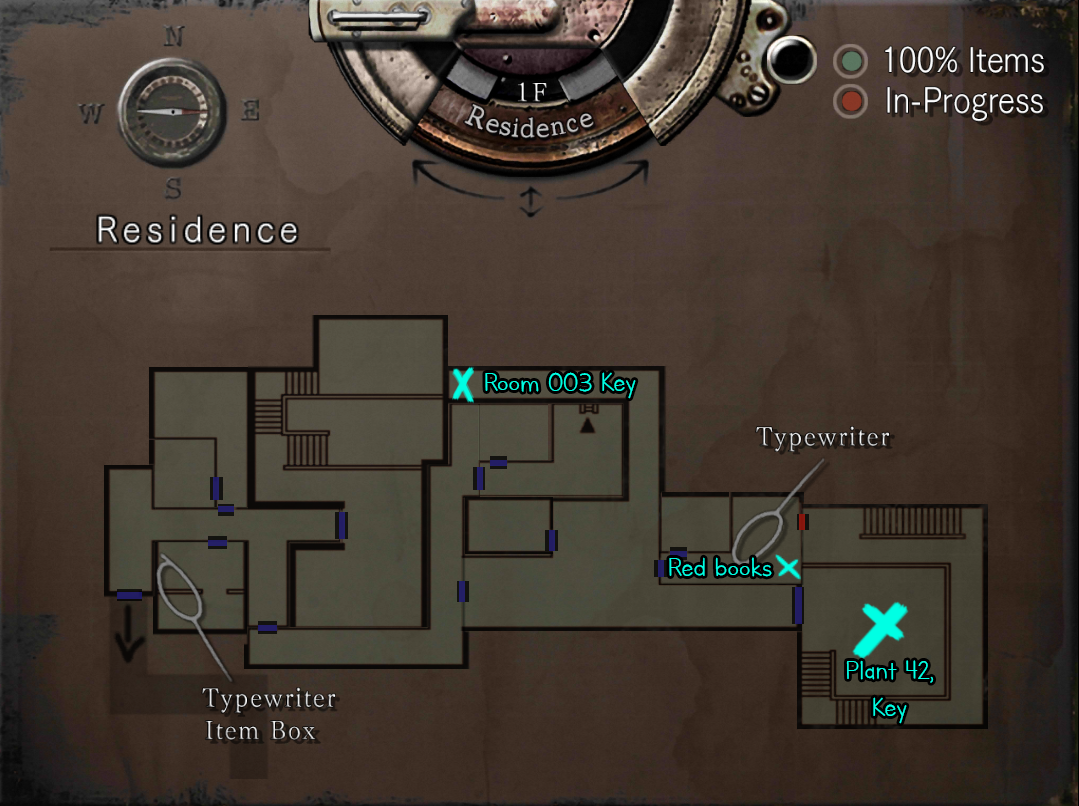Click the Red books X marker

(x=789, y=568)
